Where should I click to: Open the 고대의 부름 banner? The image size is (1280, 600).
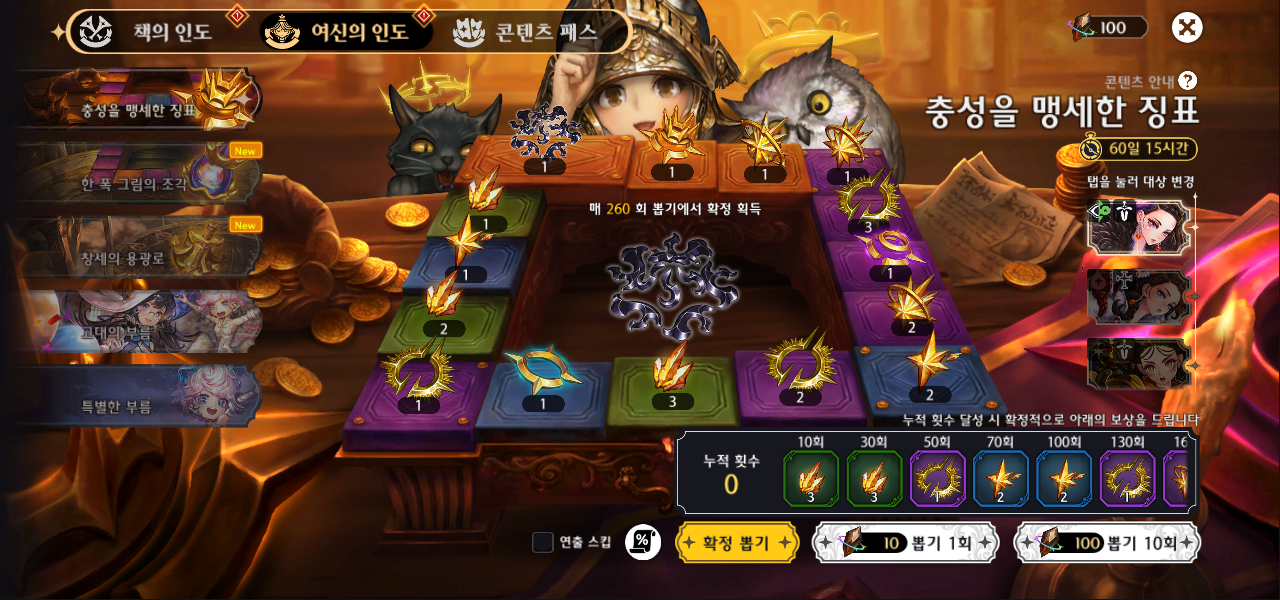pyautogui.click(x=140, y=325)
